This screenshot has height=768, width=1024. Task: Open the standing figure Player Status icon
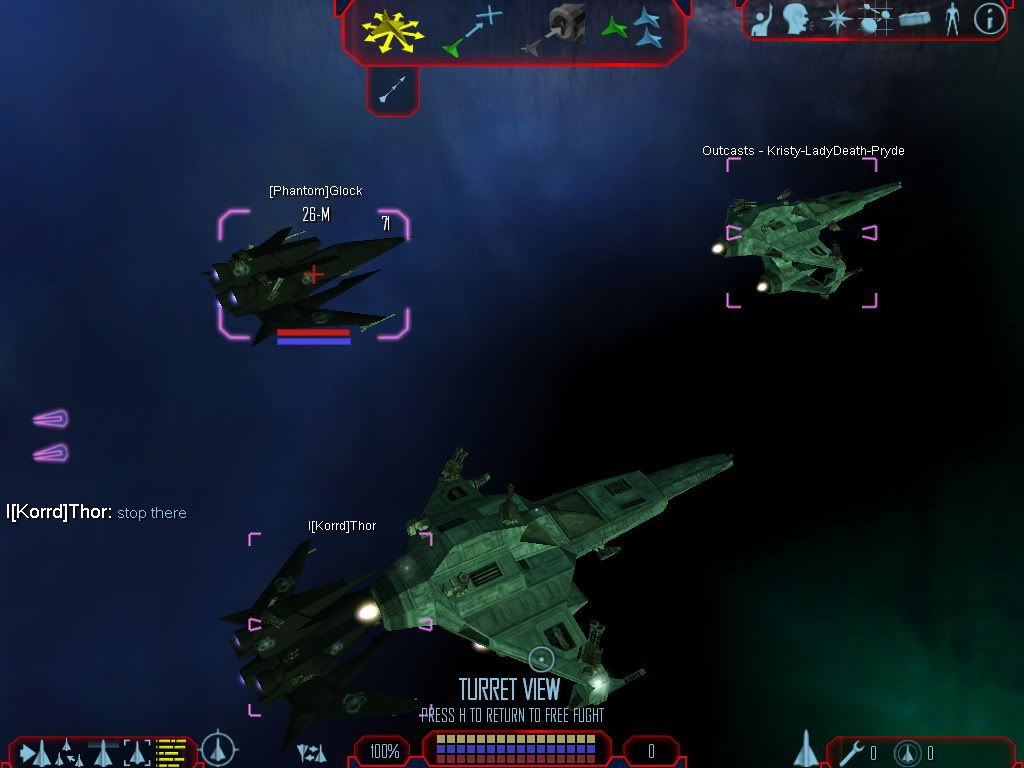coord(952,19)
